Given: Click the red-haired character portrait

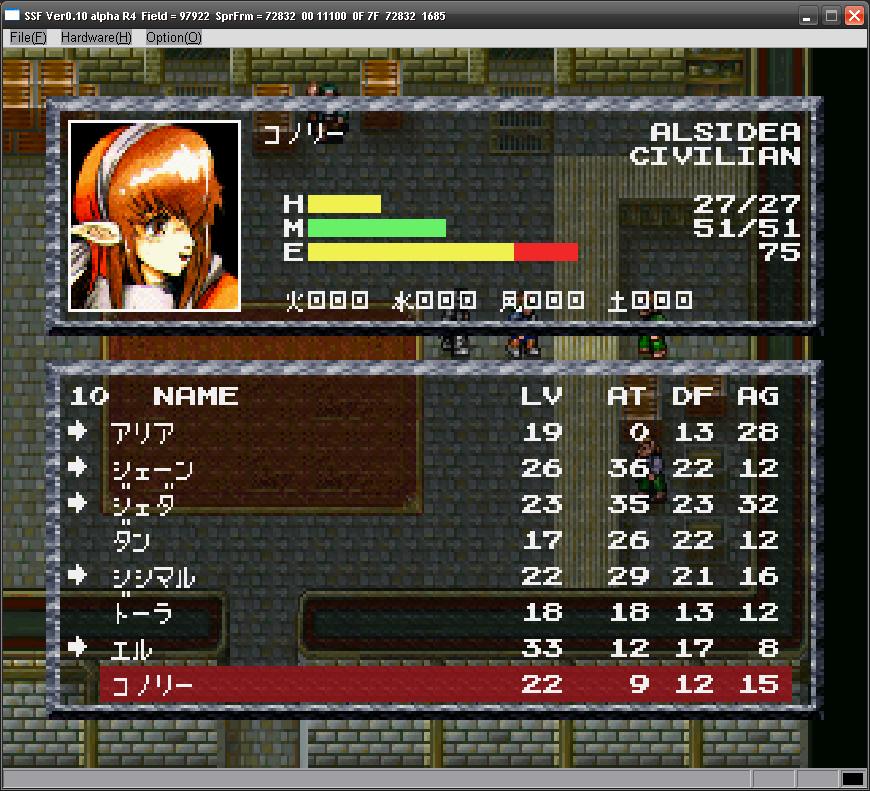Looking at the screenshot, I should (154, 215).
